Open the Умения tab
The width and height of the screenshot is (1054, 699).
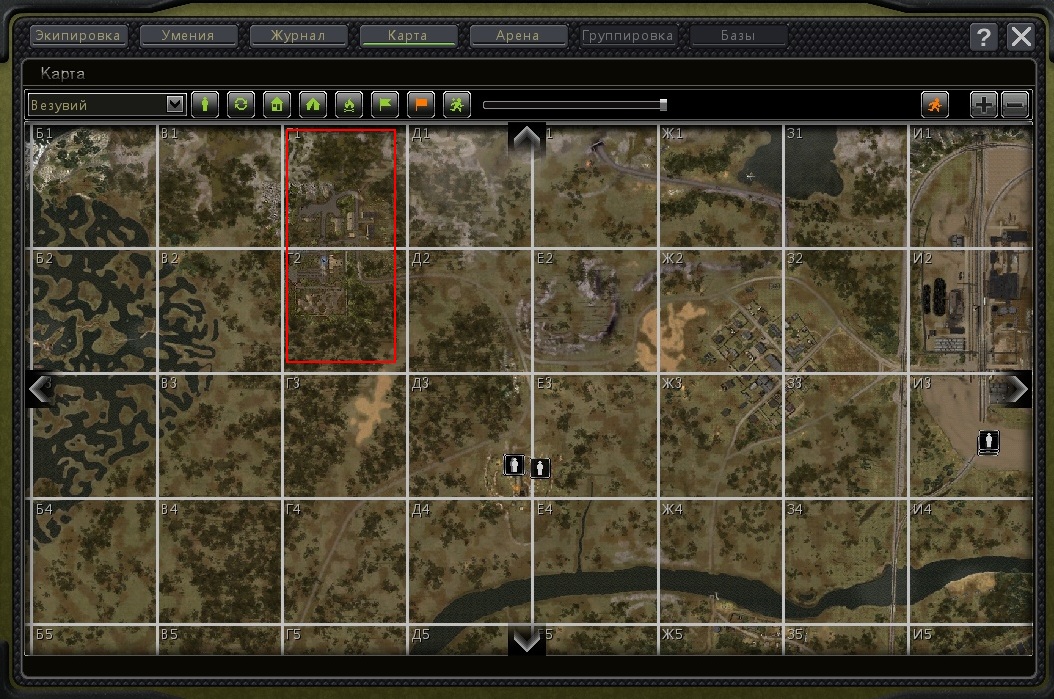[189, 36]
